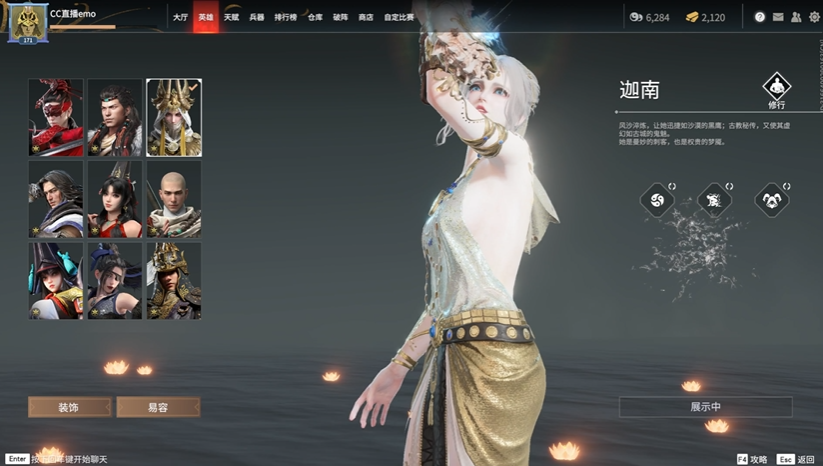
Task: Pick the black-haired woman in red portrait
Action: (115, 199)
